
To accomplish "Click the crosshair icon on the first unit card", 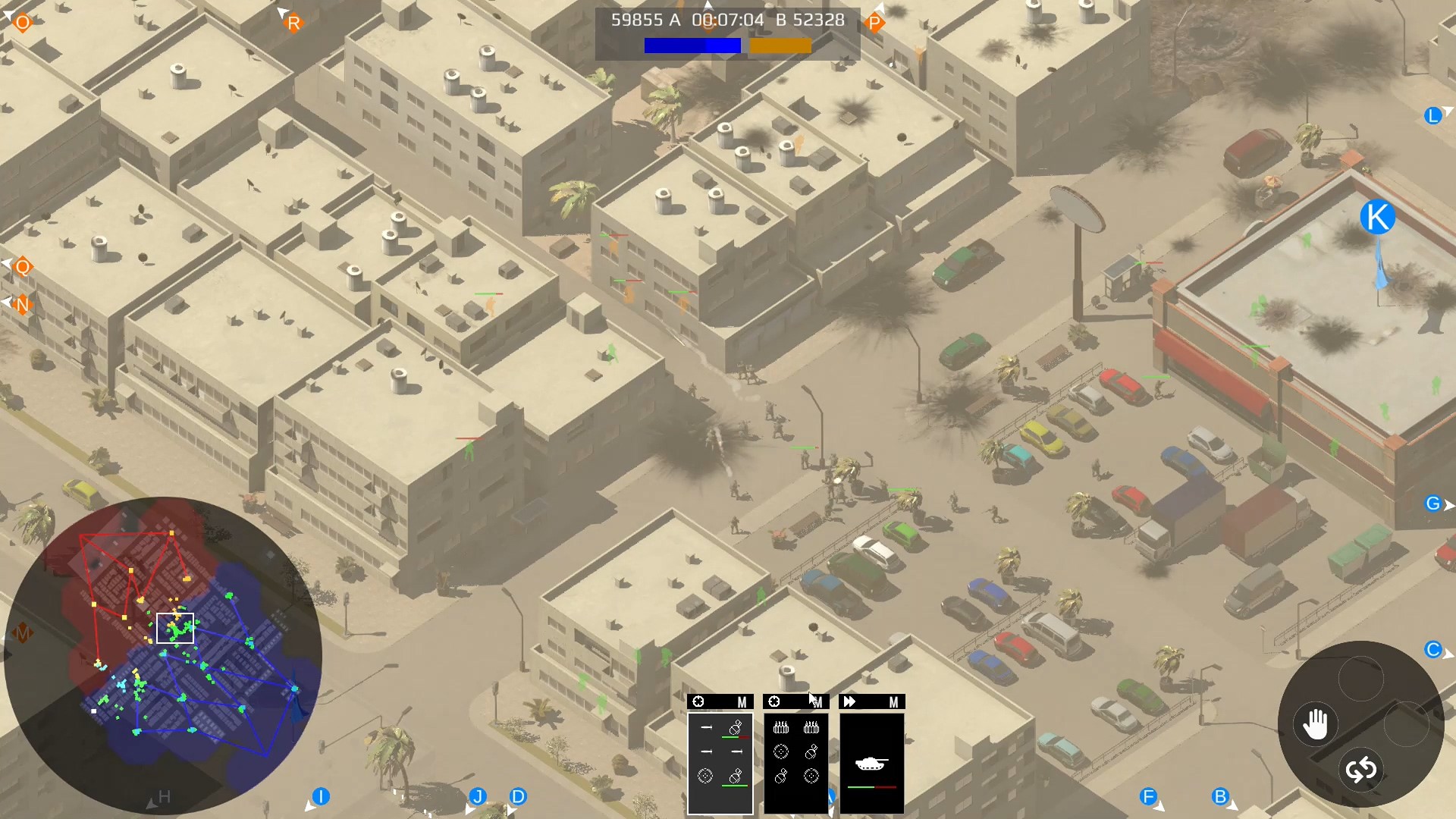I will tap(698, 701).
